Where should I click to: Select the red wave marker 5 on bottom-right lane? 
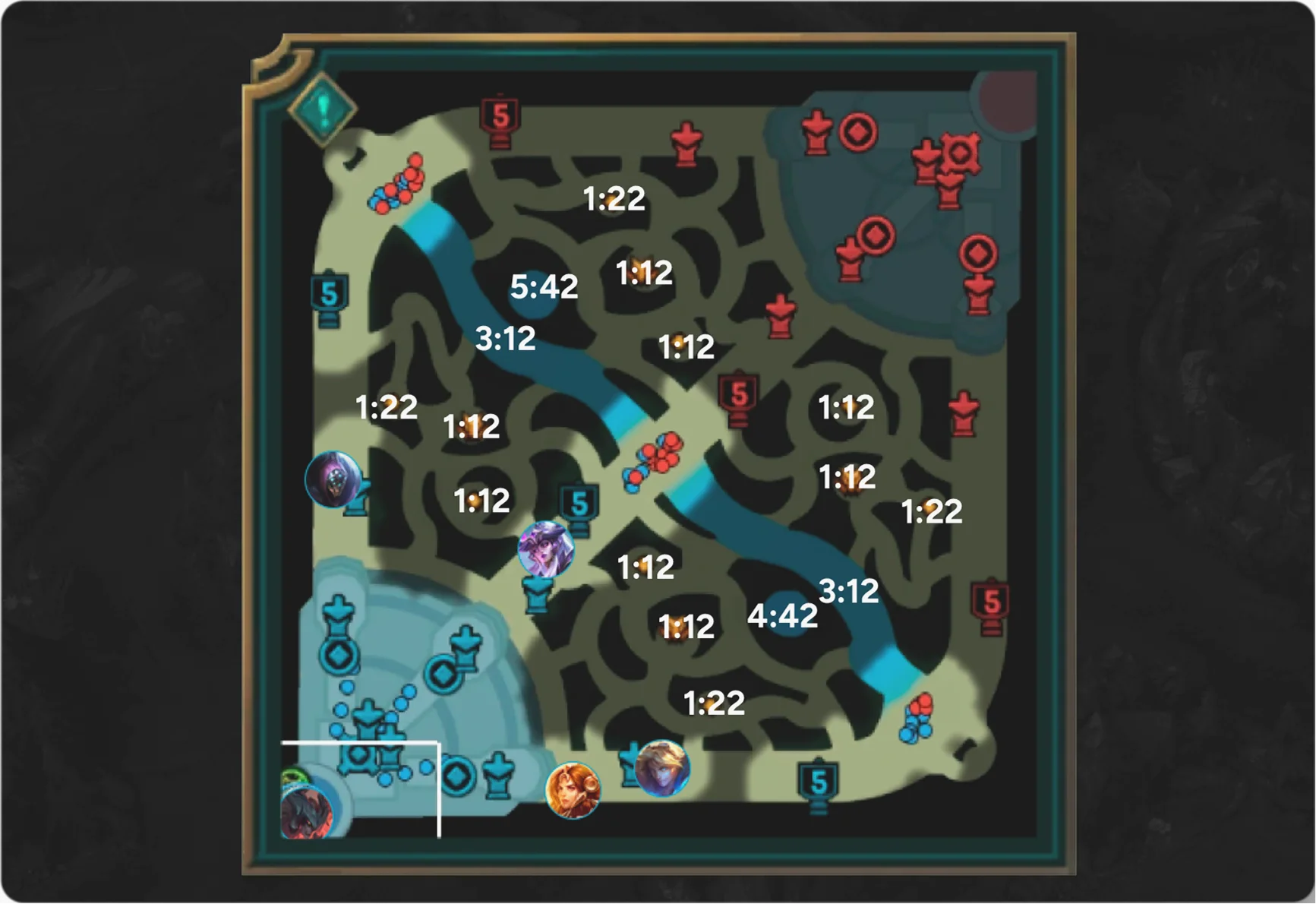point(991,600)
